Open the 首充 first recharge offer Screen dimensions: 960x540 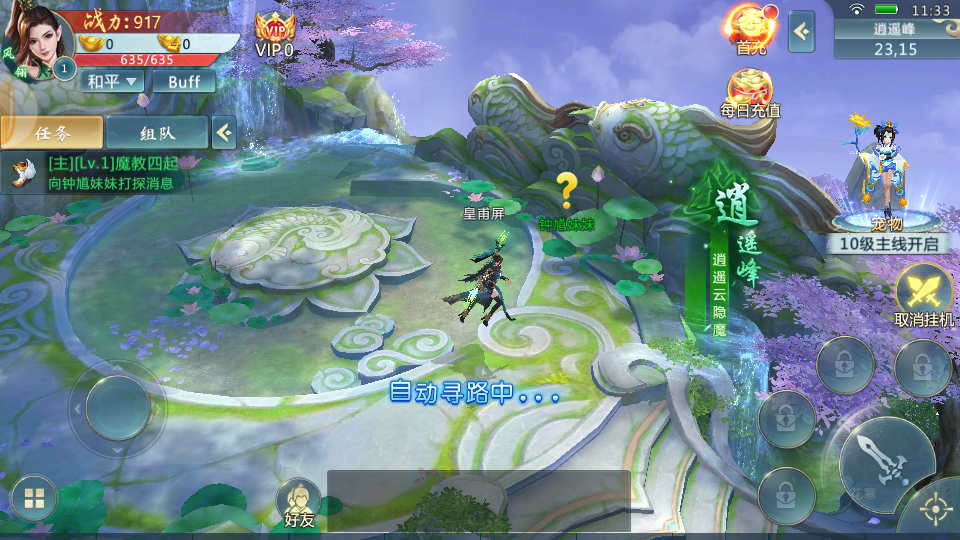[751, 29]
